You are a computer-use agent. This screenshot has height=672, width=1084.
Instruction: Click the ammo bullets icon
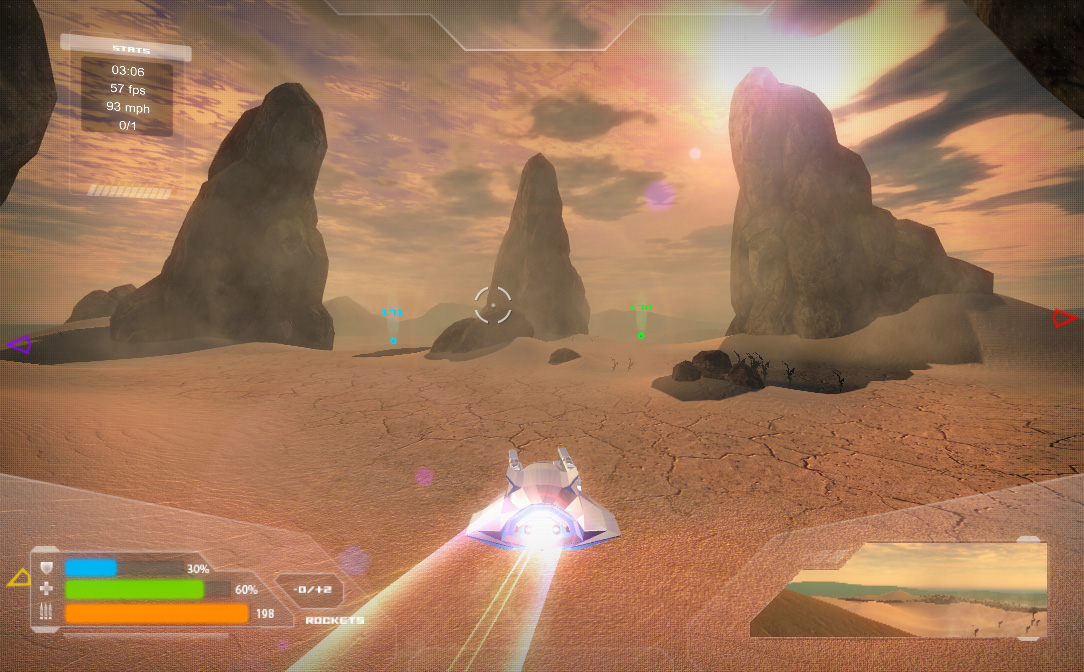[47, 613]
